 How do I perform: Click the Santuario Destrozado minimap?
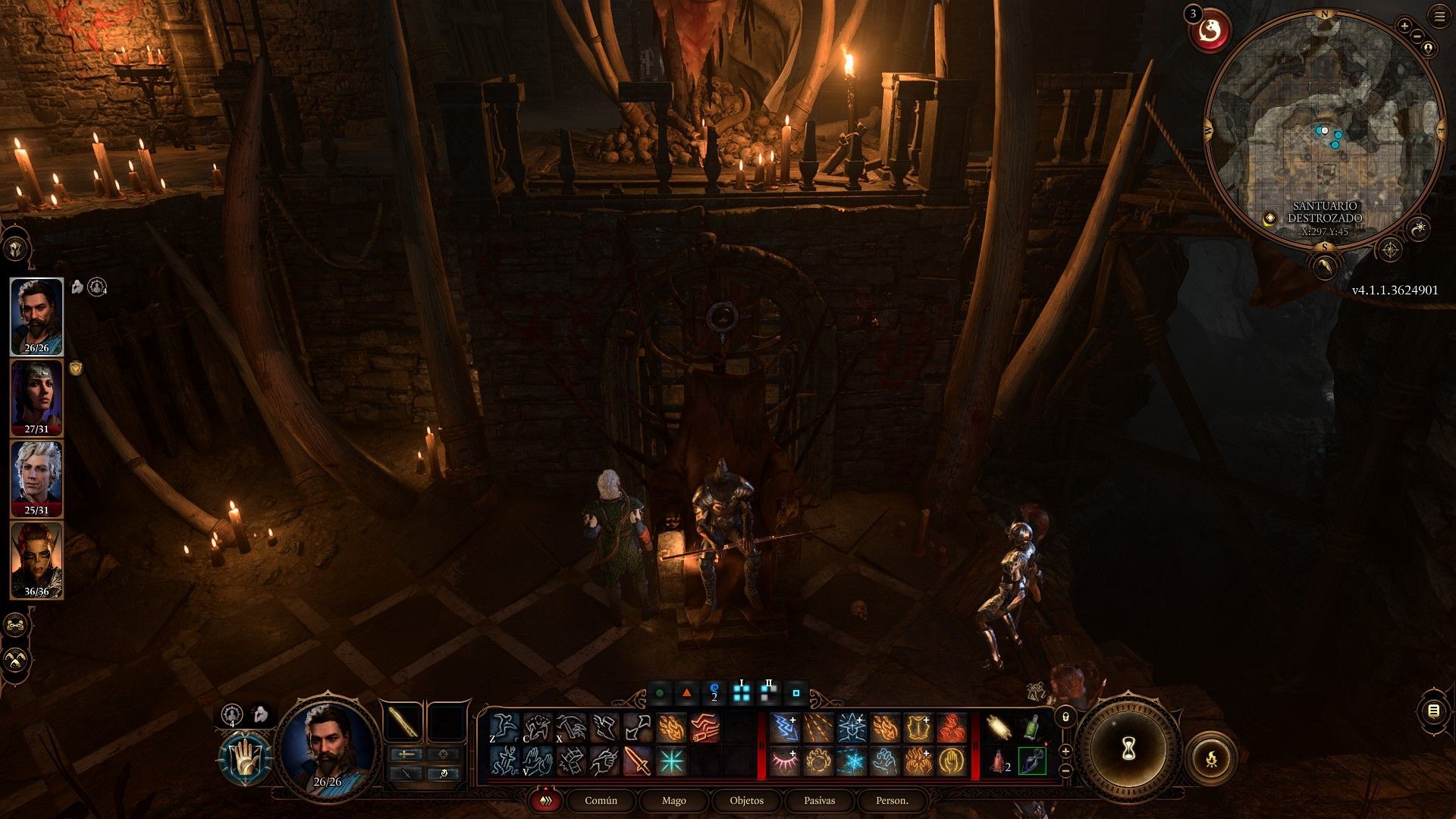click(x=1324, y=129)
